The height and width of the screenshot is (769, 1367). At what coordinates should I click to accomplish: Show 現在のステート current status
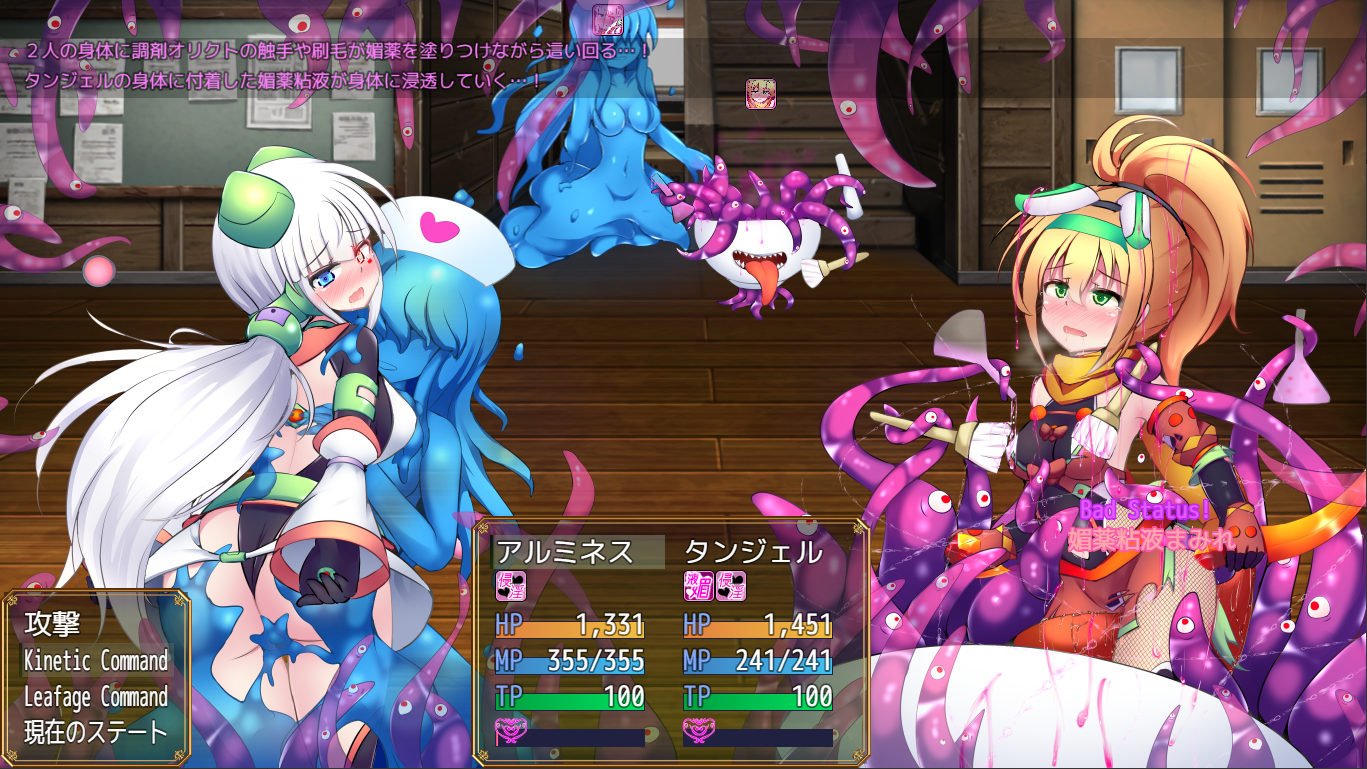pos(96,733)
